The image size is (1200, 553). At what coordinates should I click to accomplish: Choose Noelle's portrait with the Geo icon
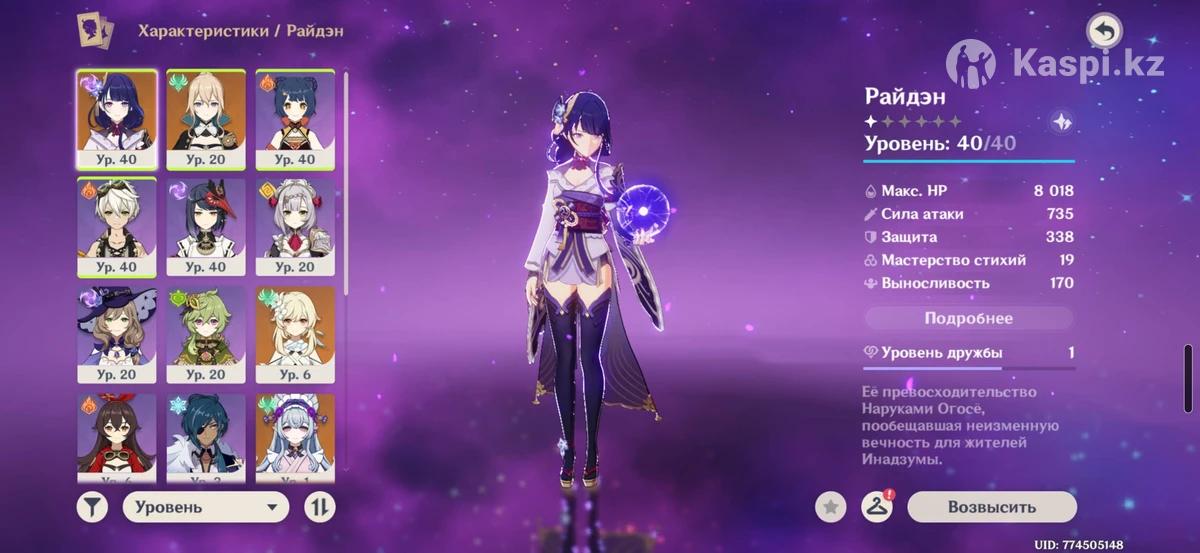(295, 228)
